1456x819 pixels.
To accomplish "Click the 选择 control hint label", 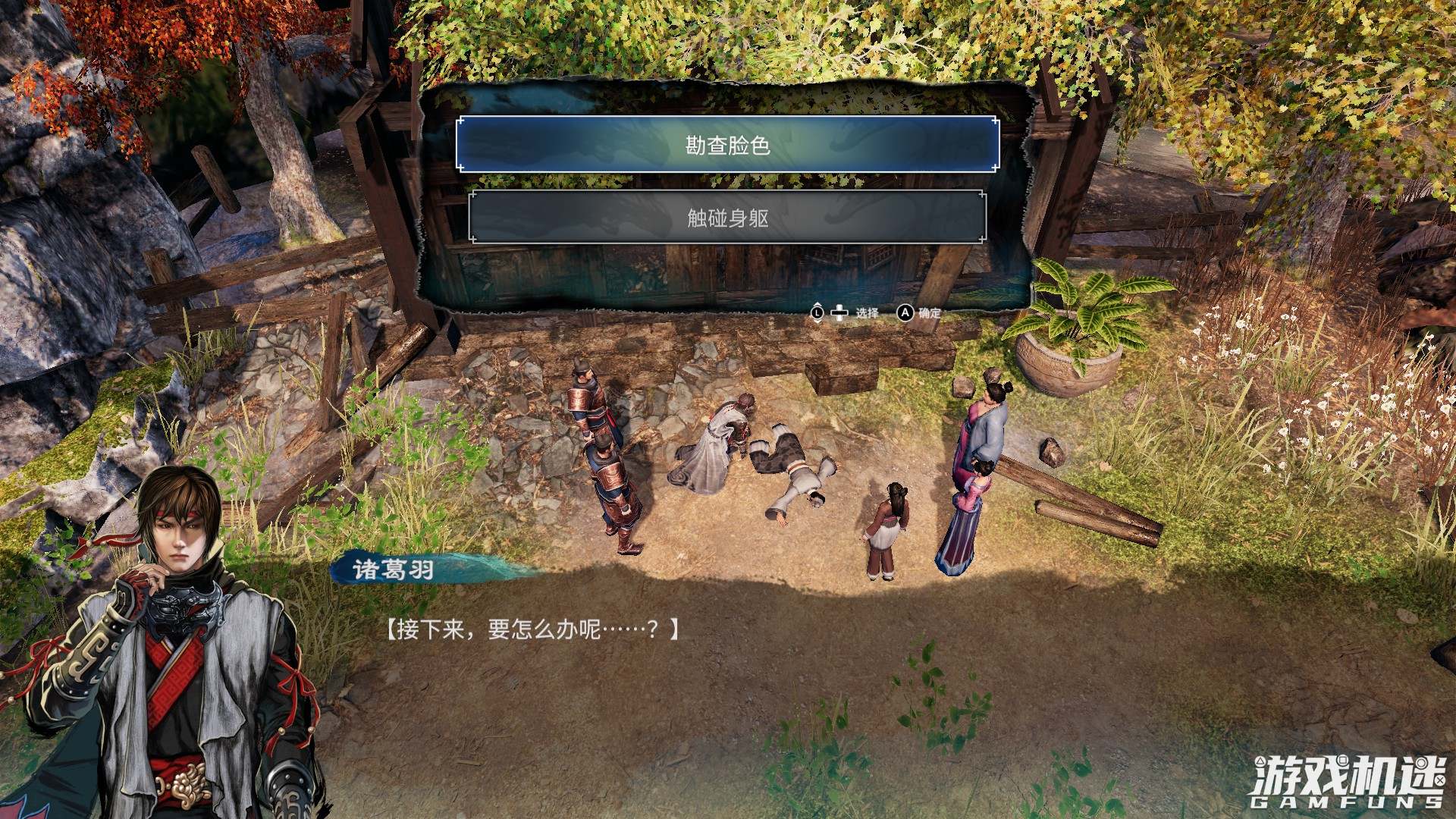I will pyautogui.click(x=868, y=312).
